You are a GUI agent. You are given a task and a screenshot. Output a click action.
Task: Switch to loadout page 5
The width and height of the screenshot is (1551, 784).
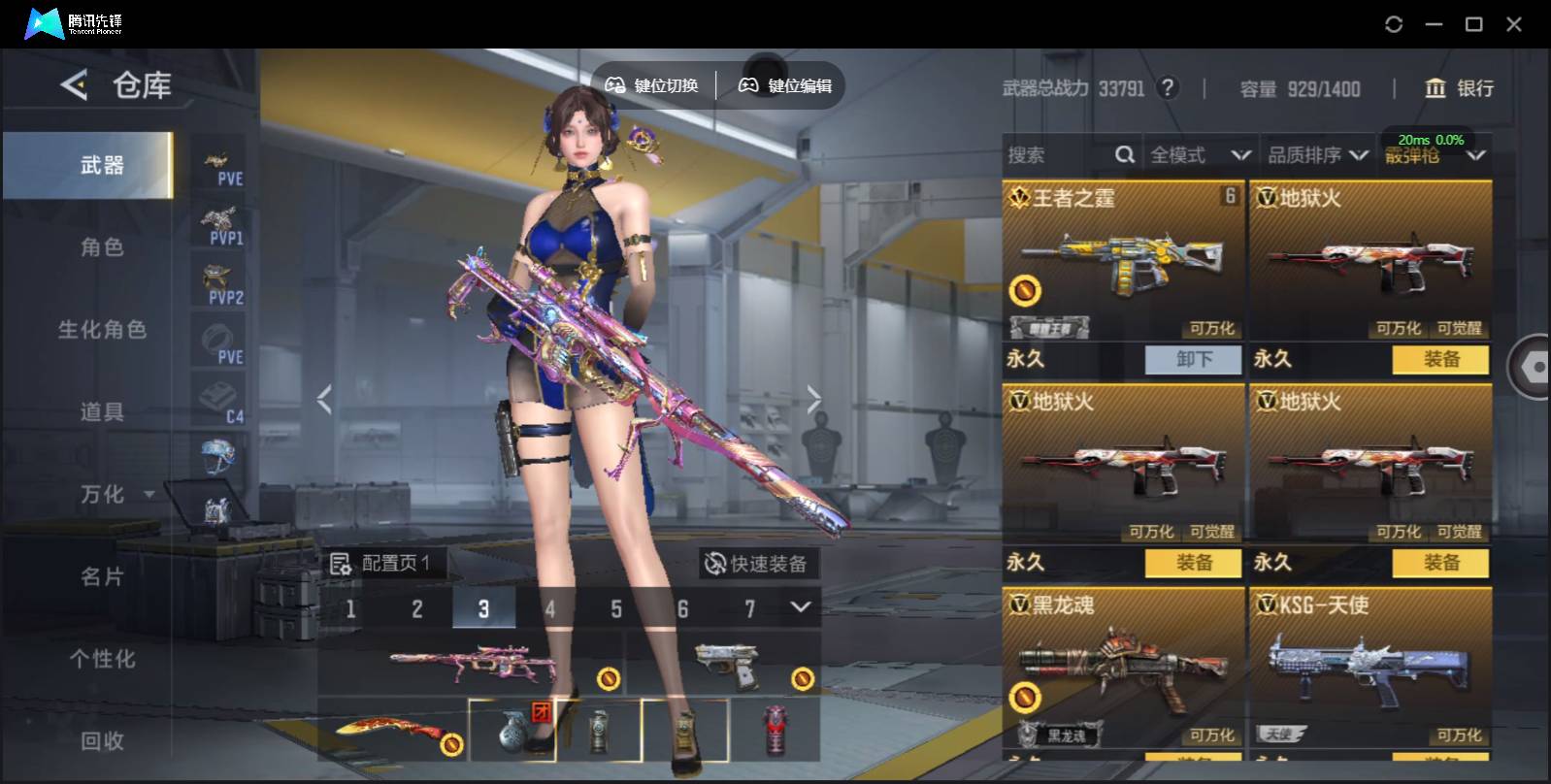click(615, 609)
